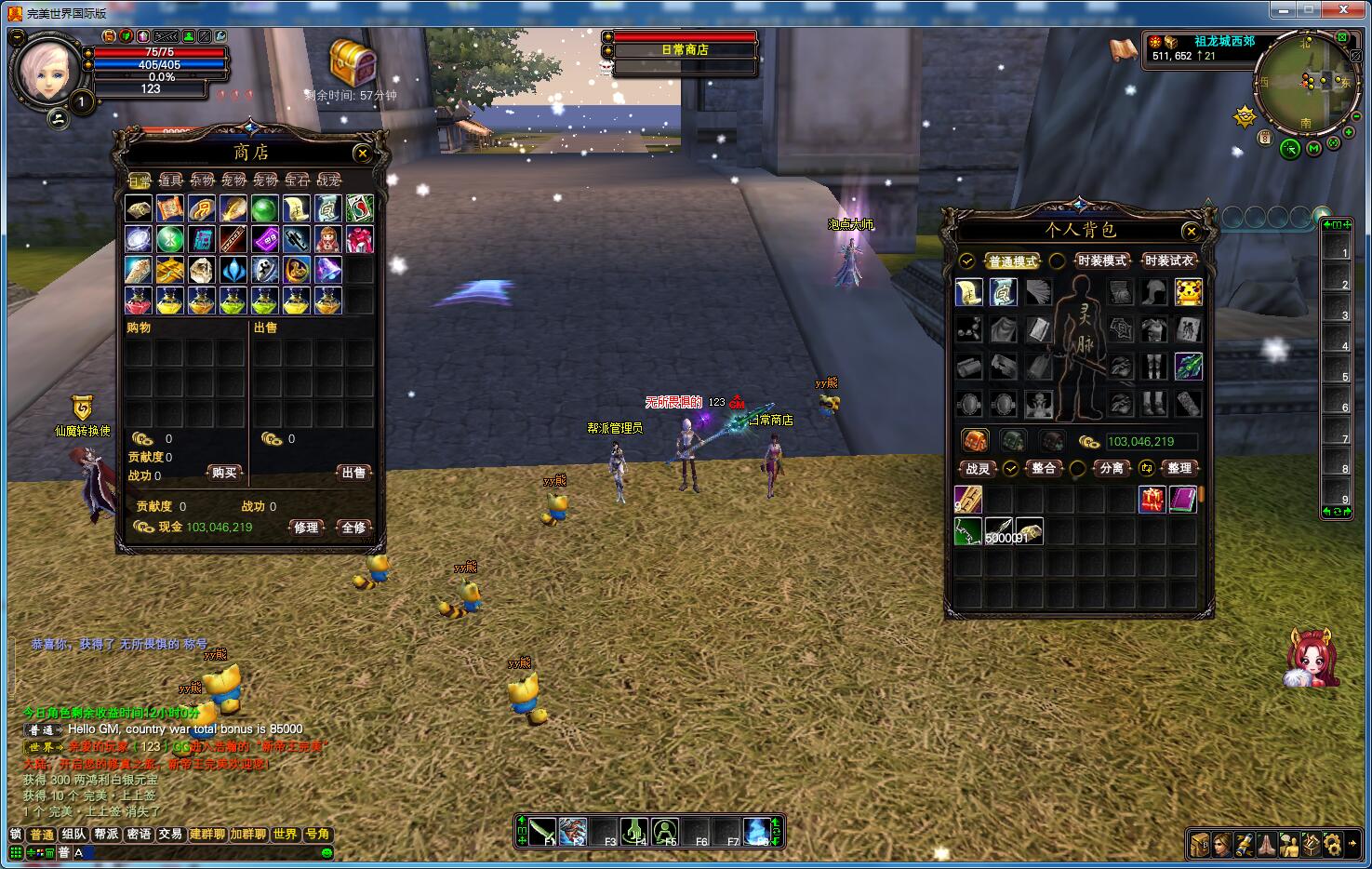Click the 出售 sell button
The image size is (1372, 869).
tap(353, 473)
